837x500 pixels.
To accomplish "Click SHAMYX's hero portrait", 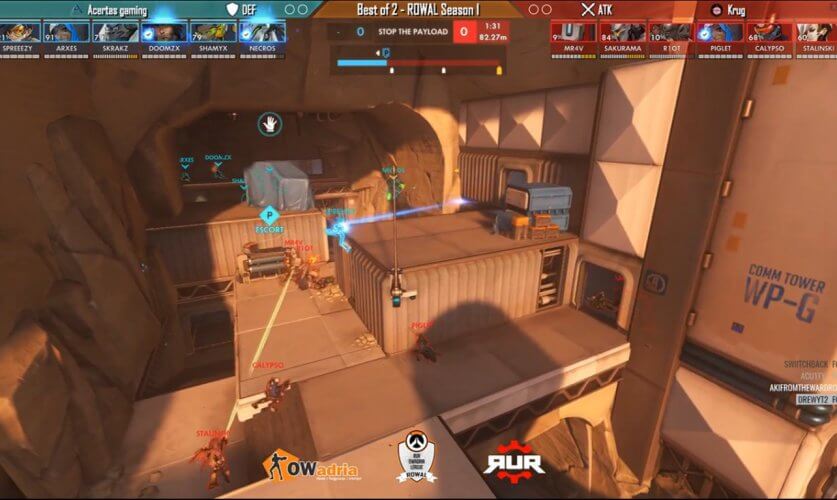I will pos(213,36).
